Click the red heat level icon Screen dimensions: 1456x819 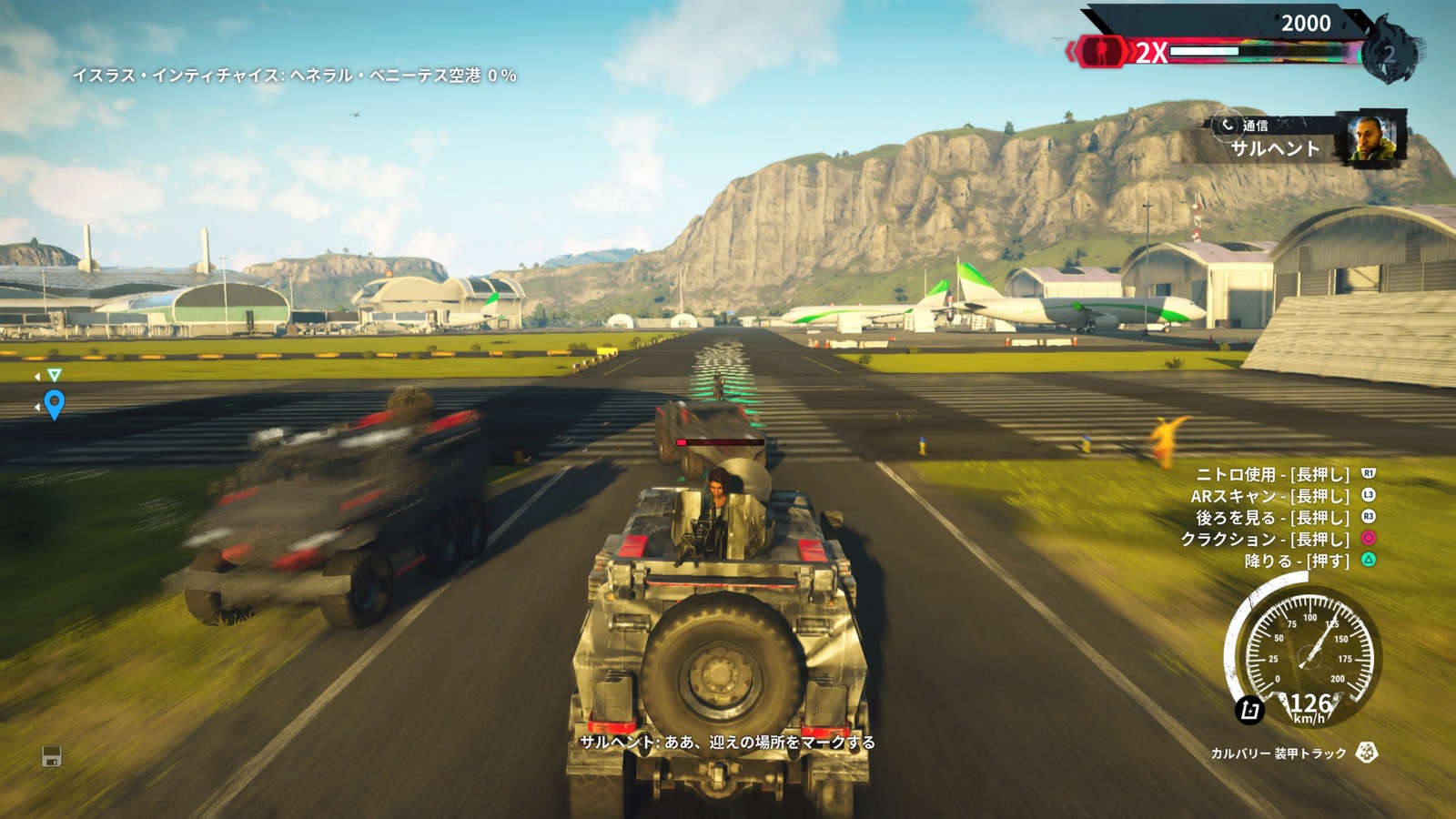tap(1101, 51)
